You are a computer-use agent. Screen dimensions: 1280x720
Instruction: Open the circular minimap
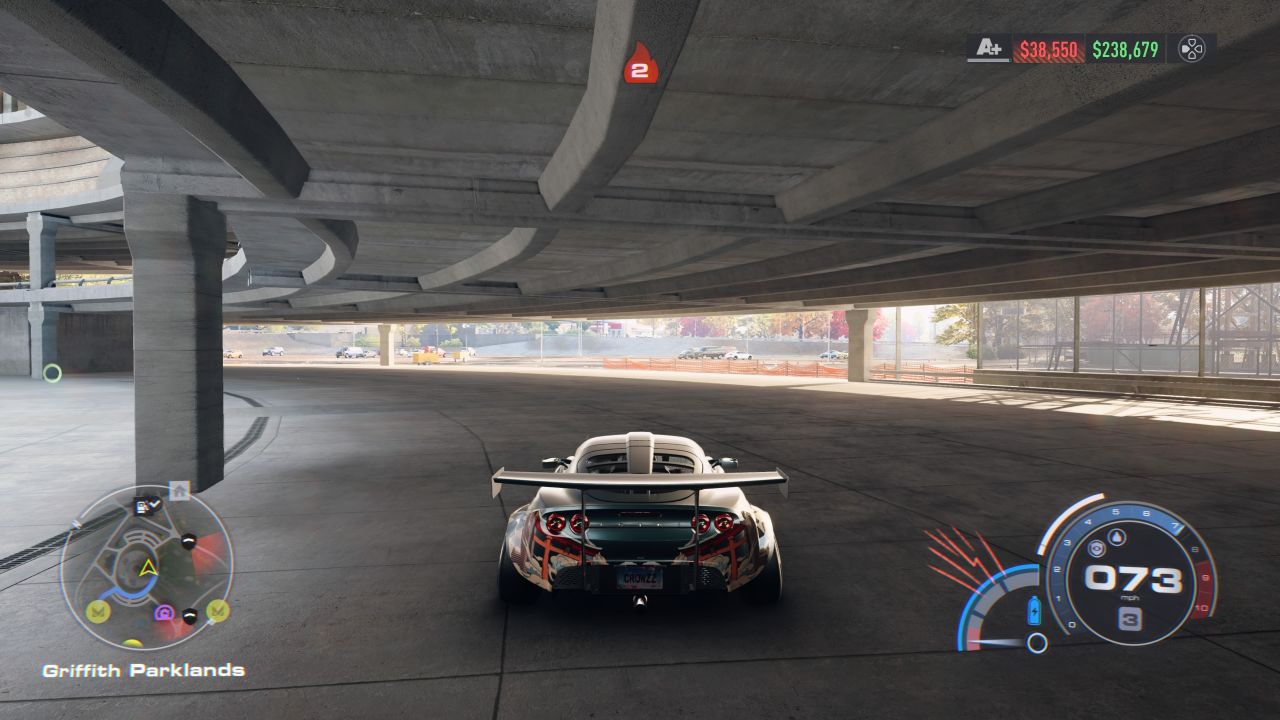click(147, 568)
